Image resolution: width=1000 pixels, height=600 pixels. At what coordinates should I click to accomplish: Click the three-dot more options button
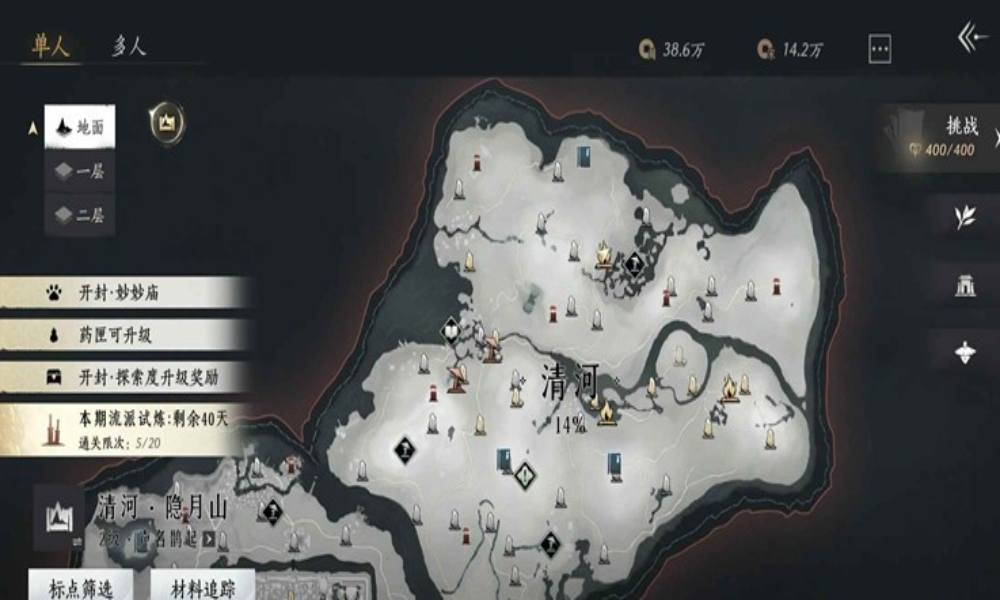click(x=880, y=48)
